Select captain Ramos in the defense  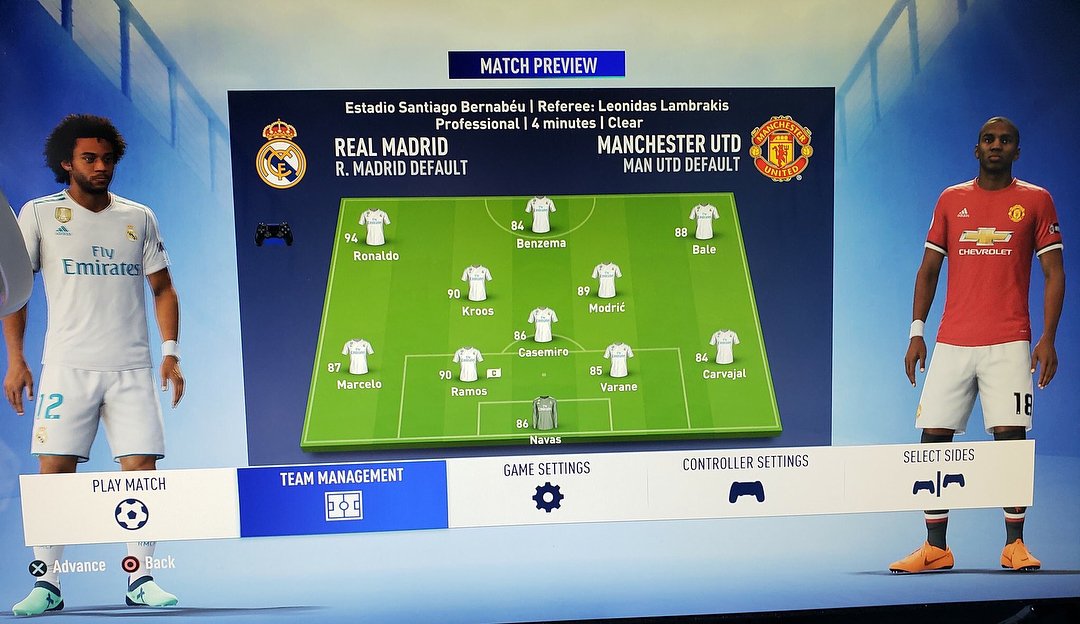pyautogui.click(x=468, y=364)
